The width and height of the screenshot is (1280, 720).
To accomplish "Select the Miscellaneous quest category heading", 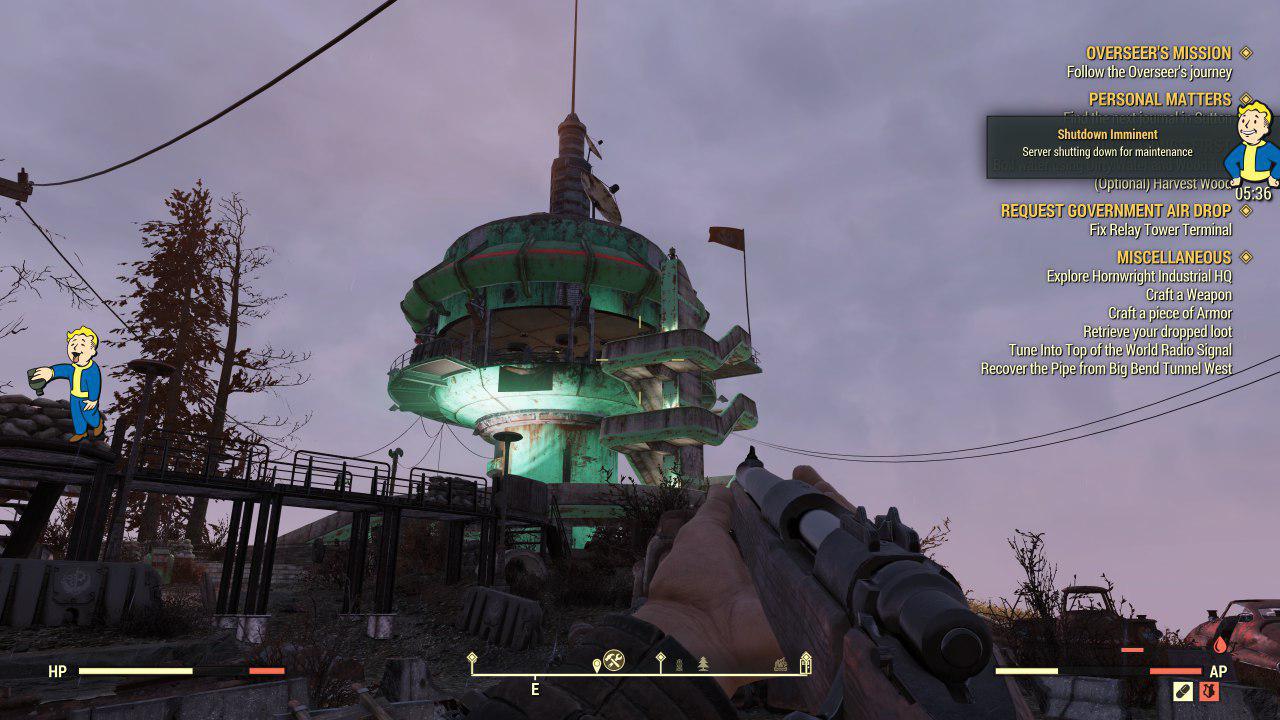I will 1174,257.
